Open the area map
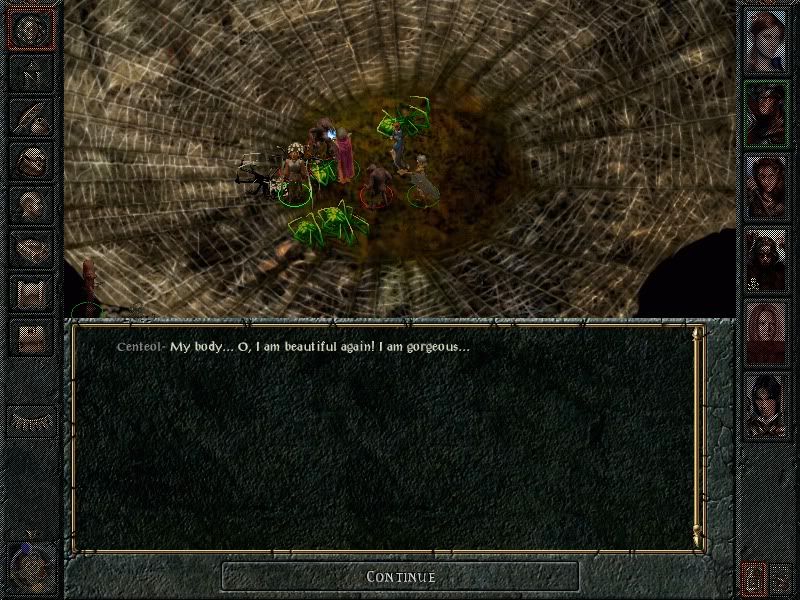The width and height of the screenshot is (800, 600). point(31,74)
